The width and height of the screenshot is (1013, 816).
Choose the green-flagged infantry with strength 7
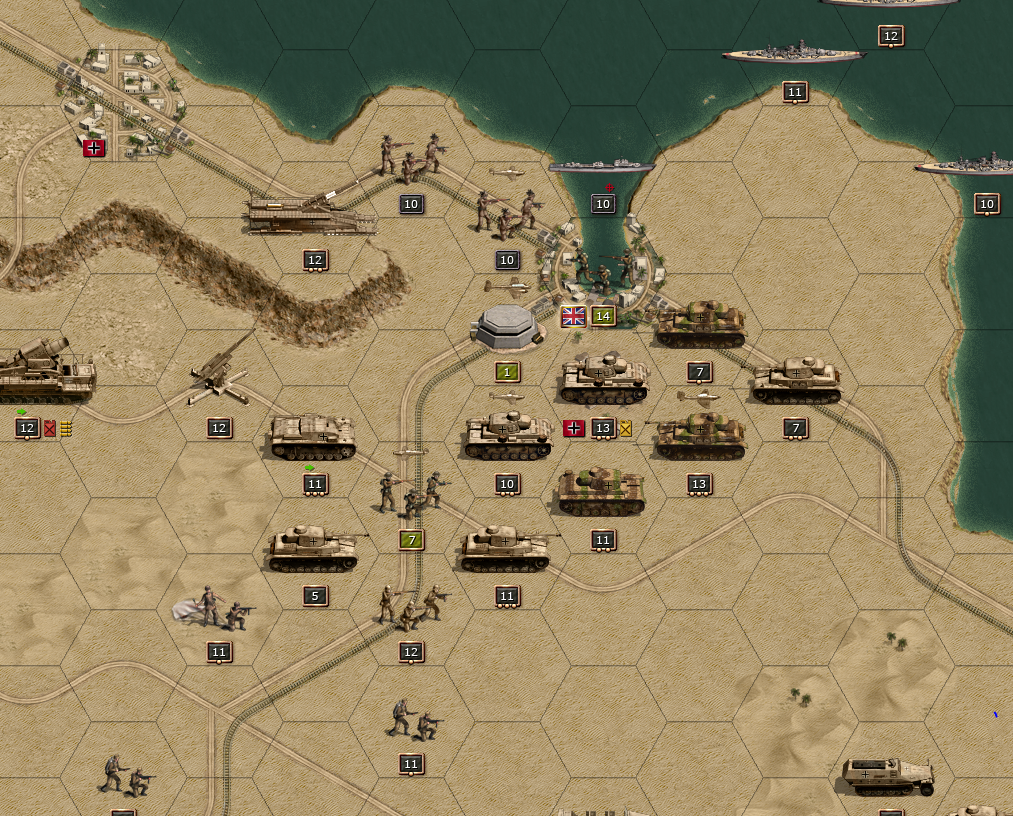[411, 493]
